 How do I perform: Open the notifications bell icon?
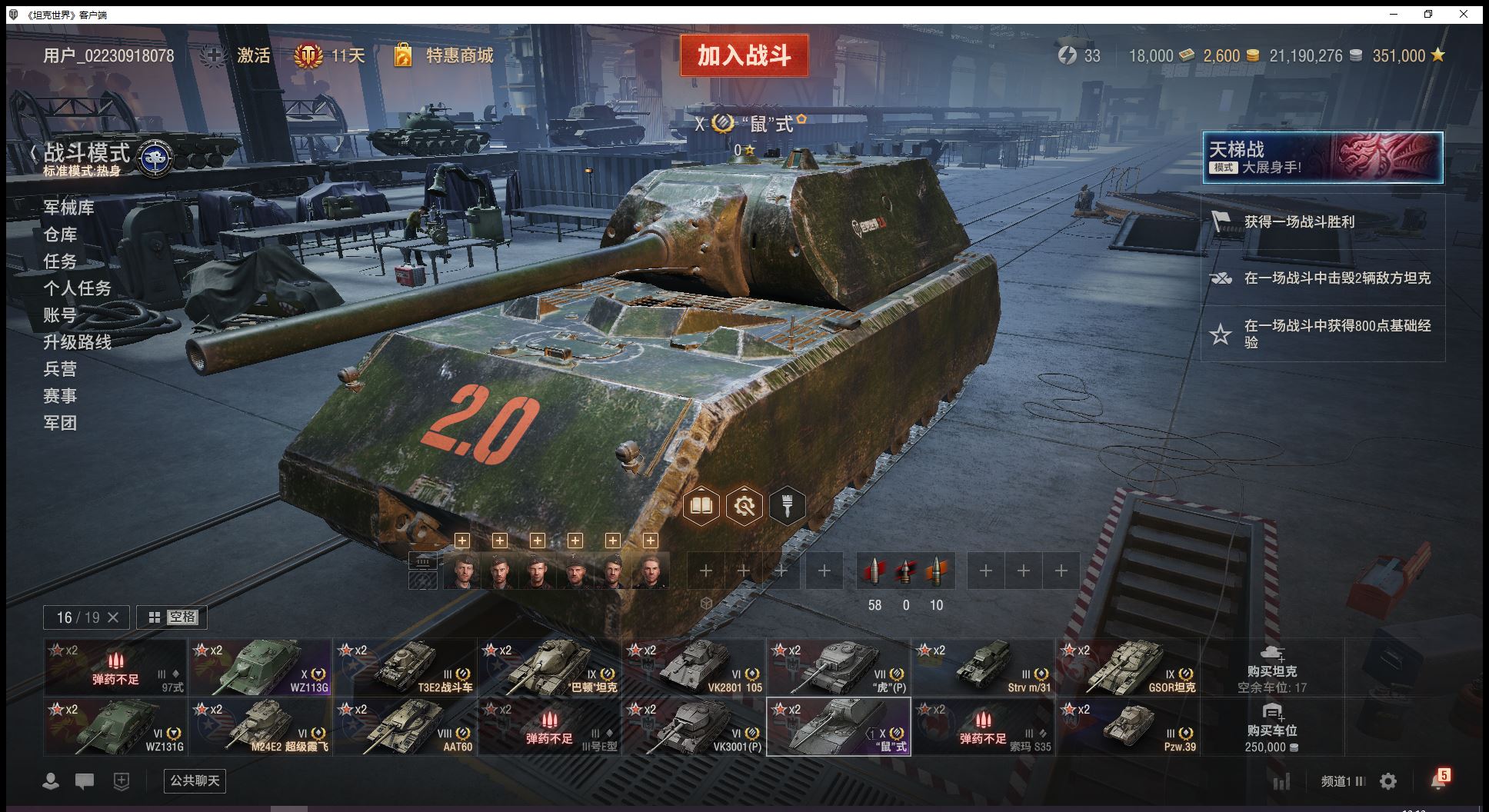(1438, 780)
